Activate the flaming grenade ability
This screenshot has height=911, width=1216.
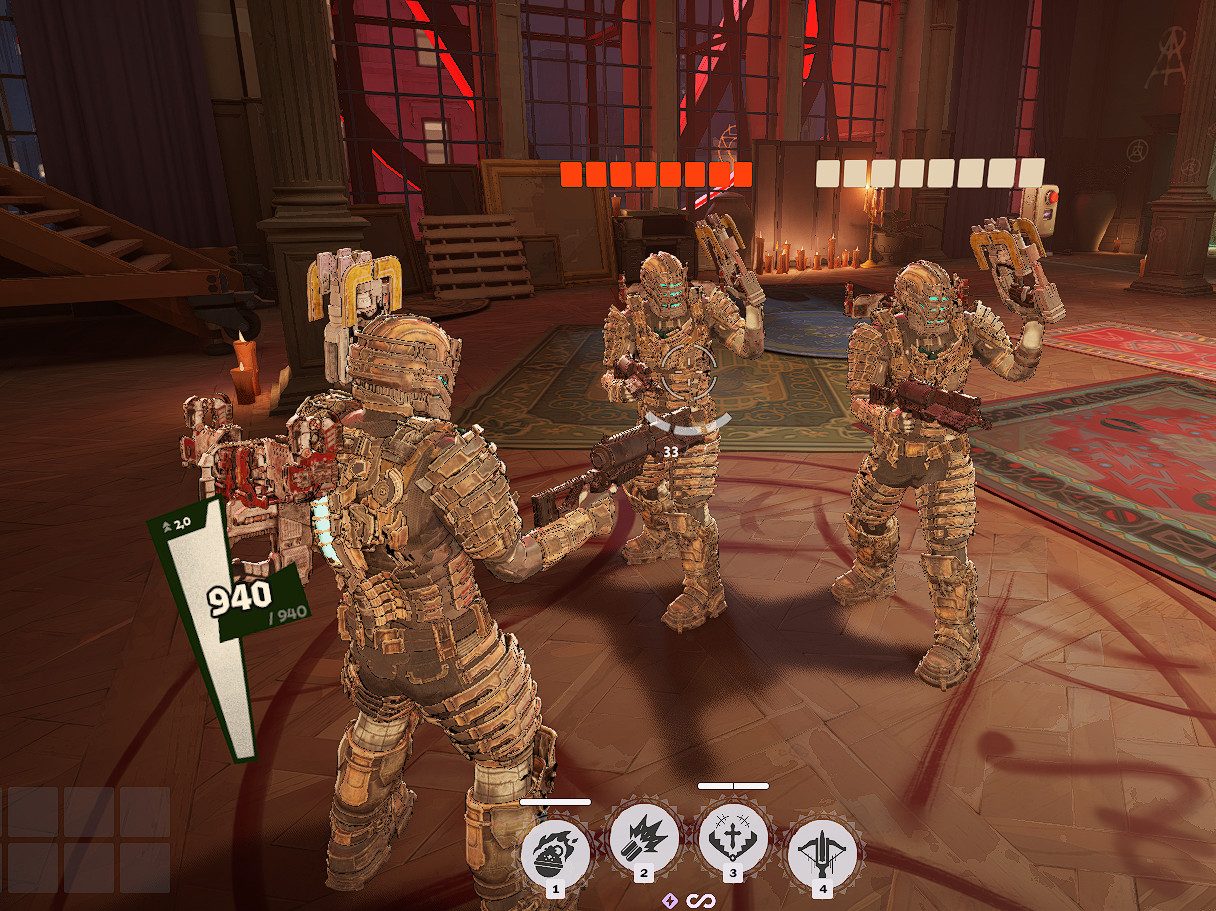(556, 848)
